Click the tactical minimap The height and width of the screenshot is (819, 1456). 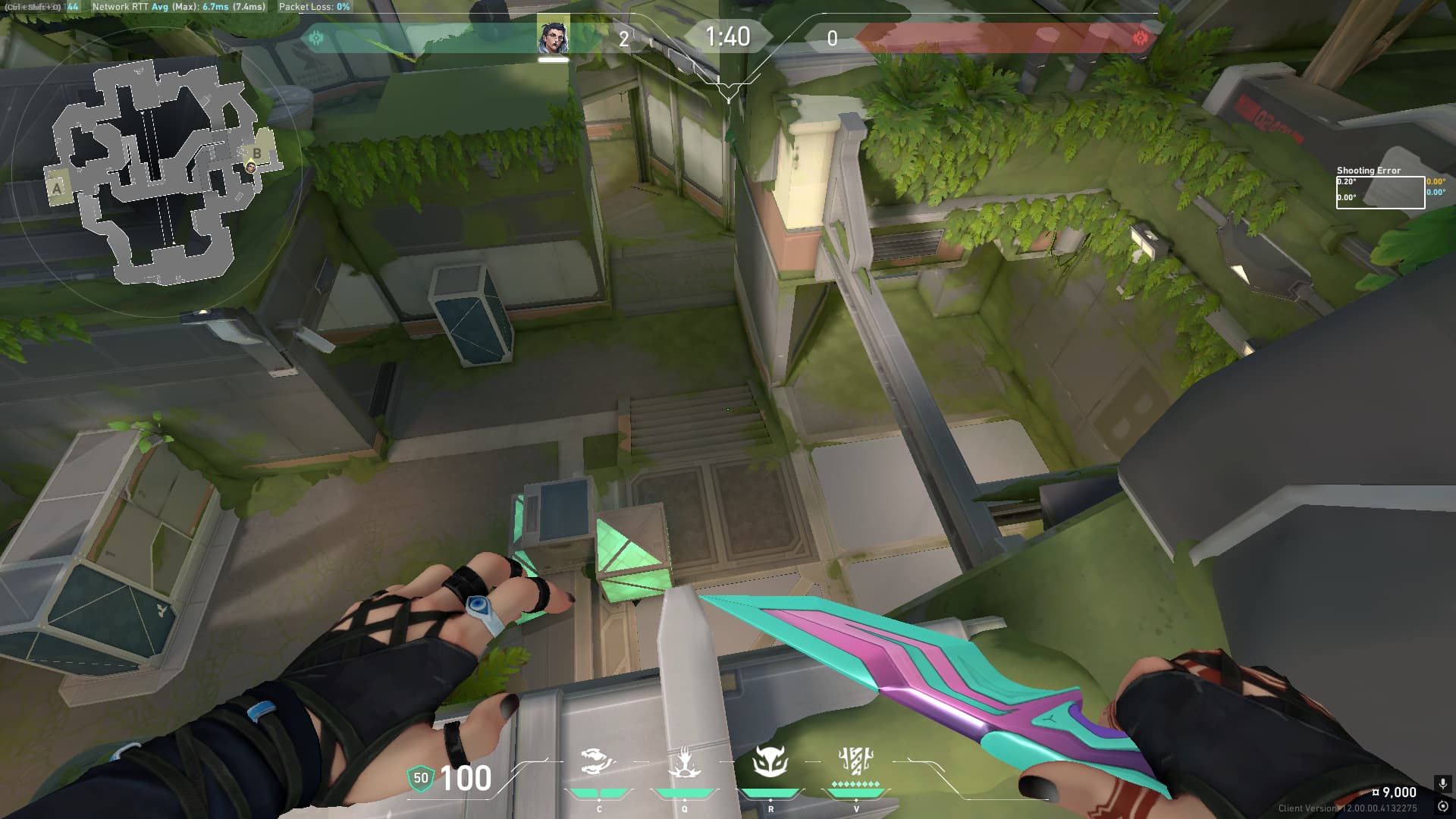pyautogui.click(x=155, y=171)
